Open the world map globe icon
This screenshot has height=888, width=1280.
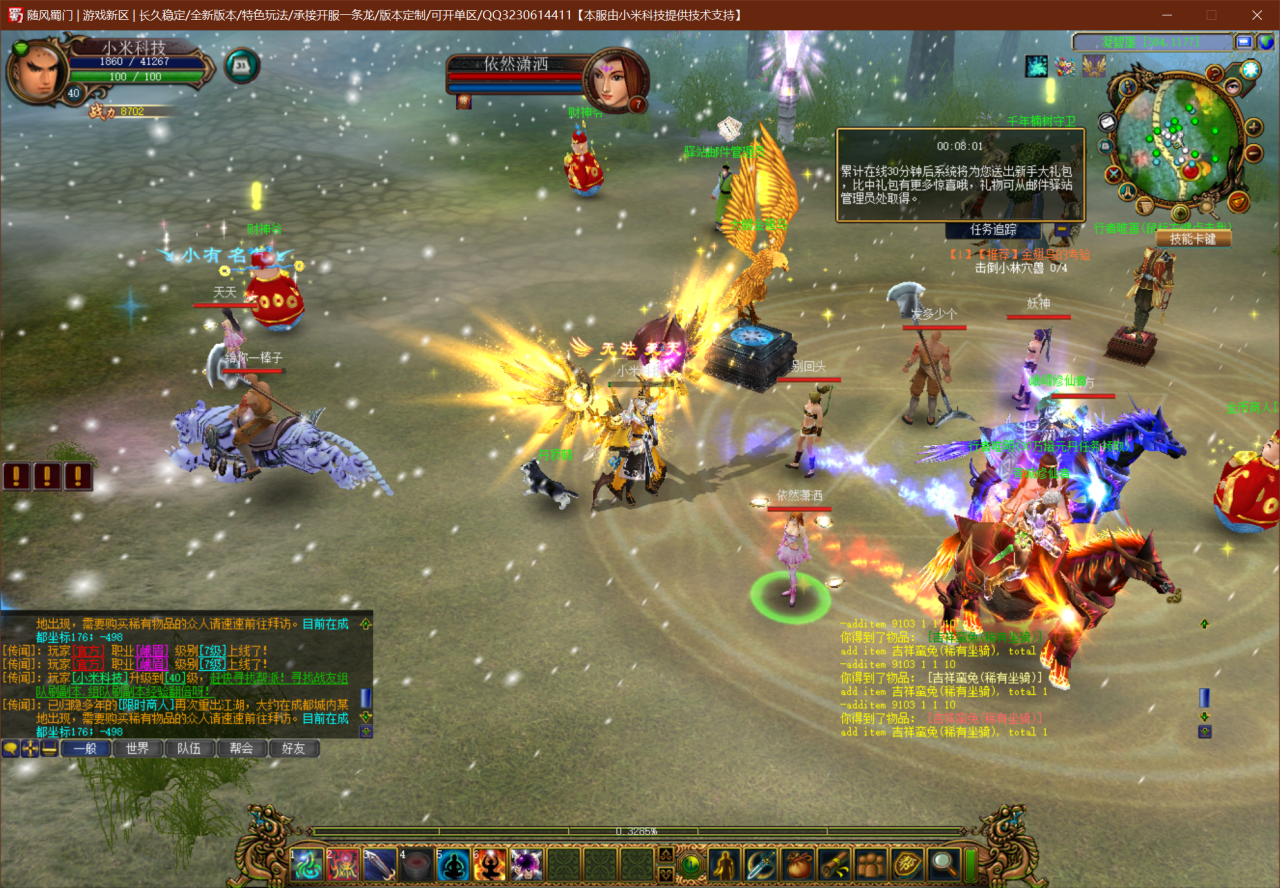pyautogui.click(x=1265, y=42)
